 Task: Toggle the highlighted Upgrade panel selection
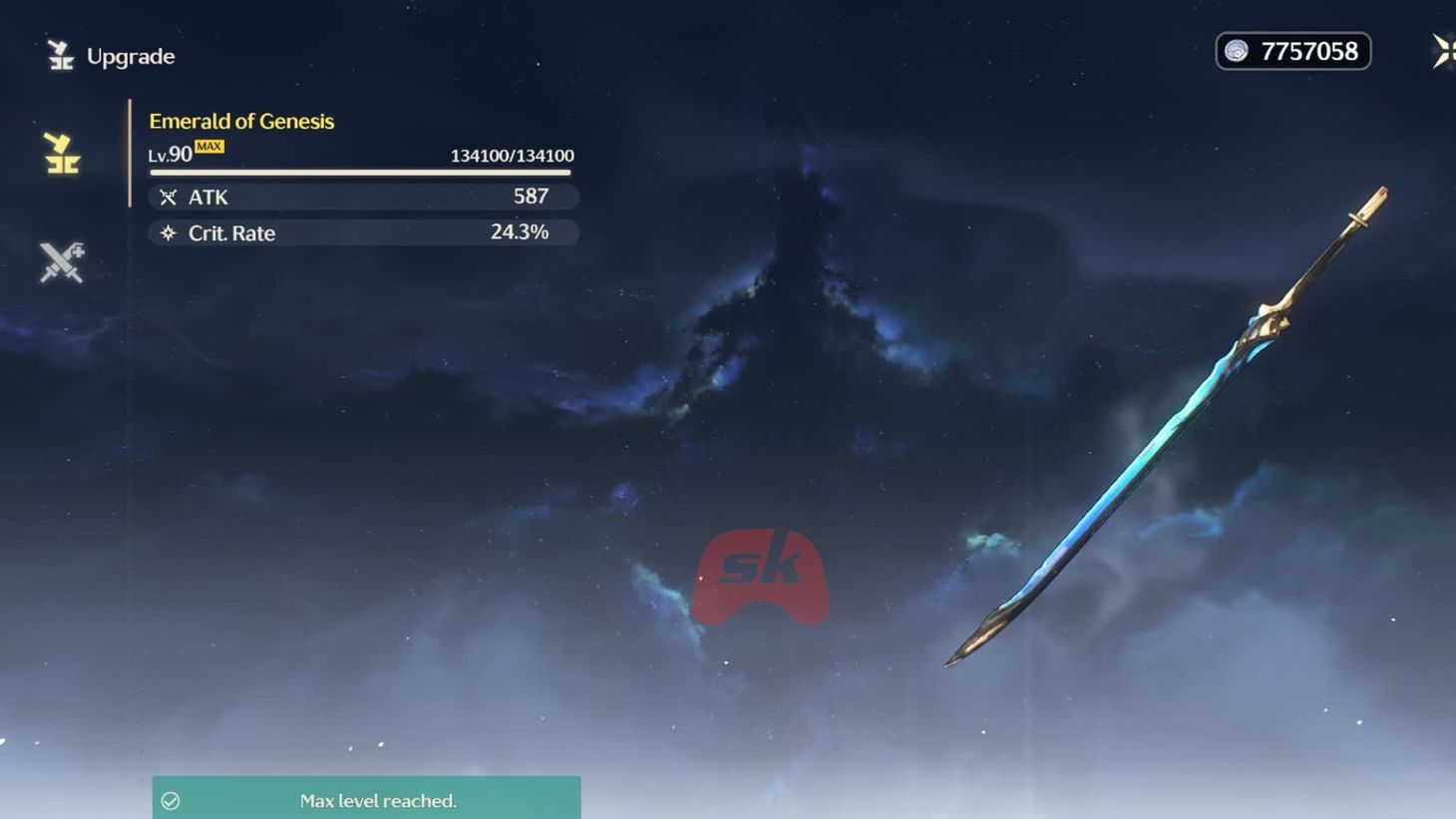[61, 155]
